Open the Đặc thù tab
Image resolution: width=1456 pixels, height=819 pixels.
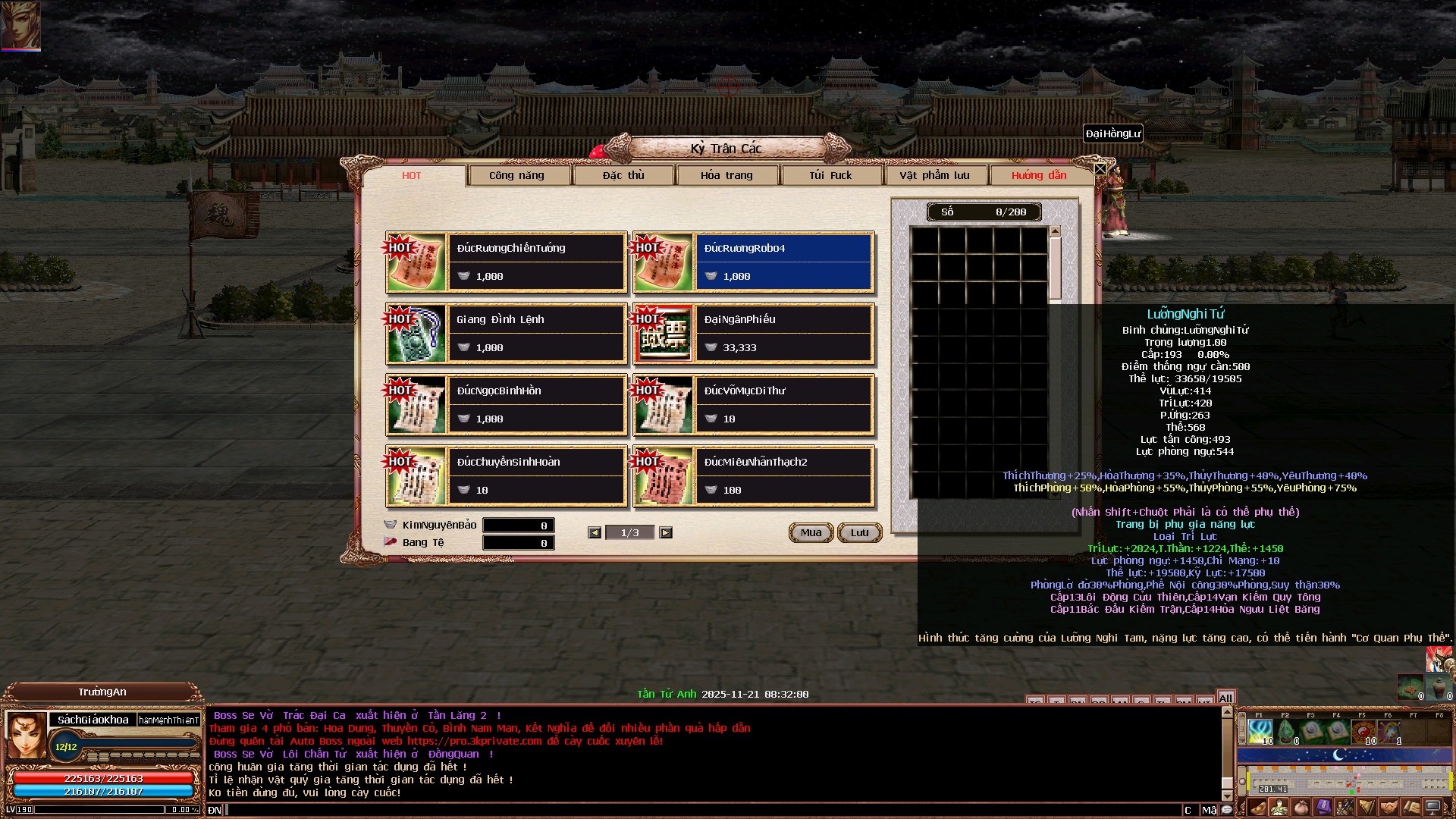(x=623, y=175)
